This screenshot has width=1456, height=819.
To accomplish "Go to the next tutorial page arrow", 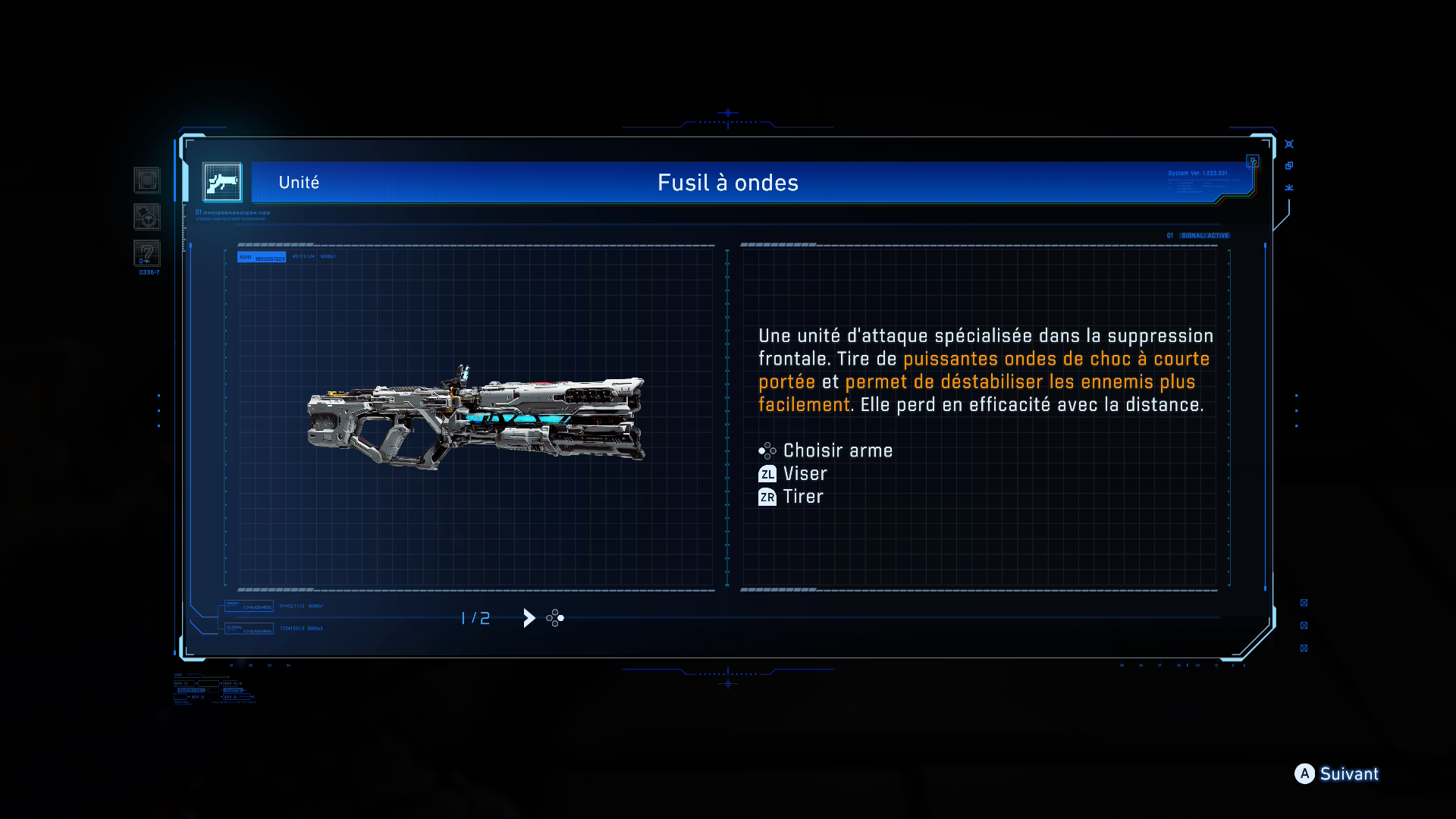I will 529,618.
